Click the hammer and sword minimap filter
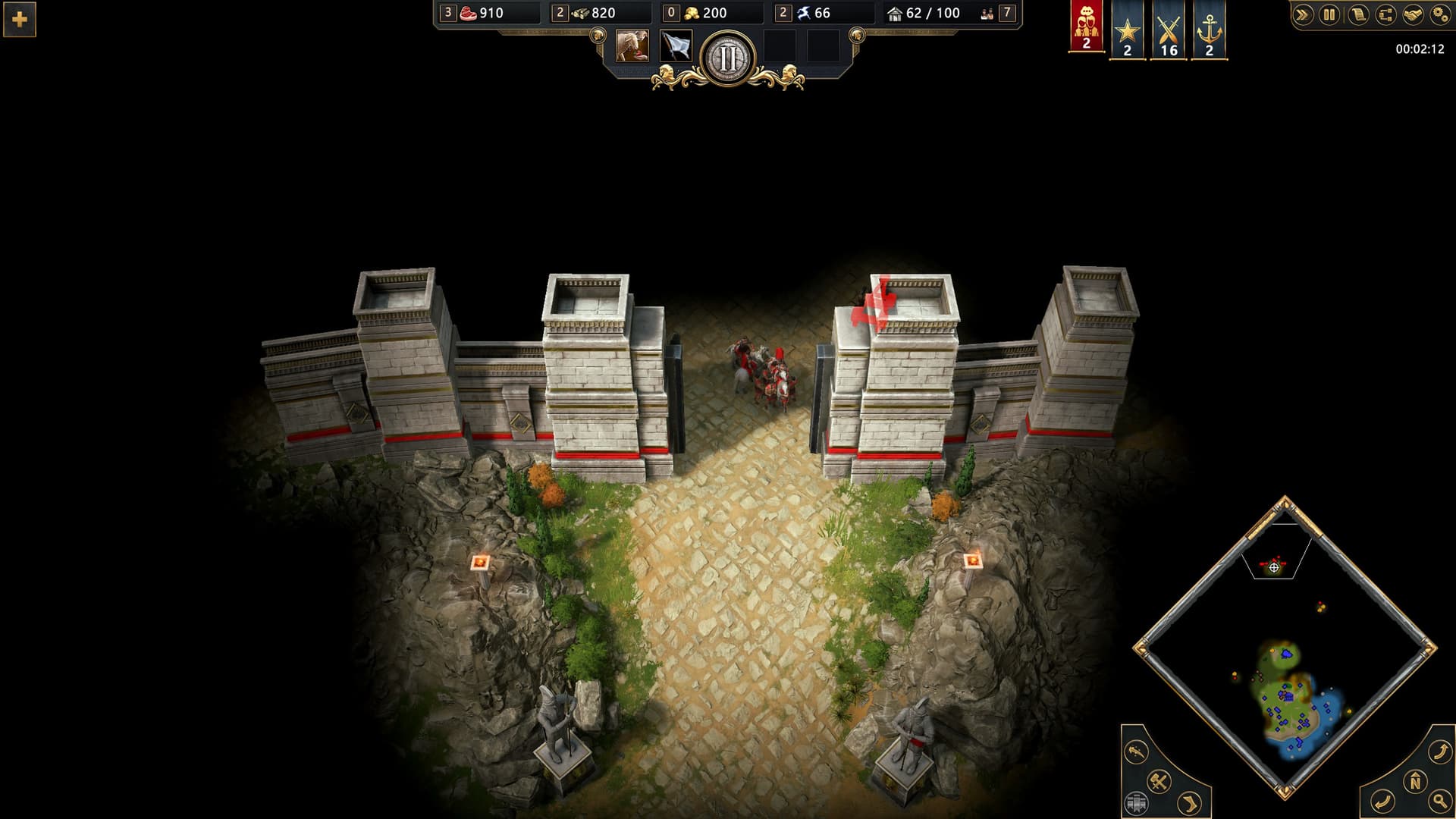The height and width of the screenshot is (819, 1456). tap(1159, 780)
